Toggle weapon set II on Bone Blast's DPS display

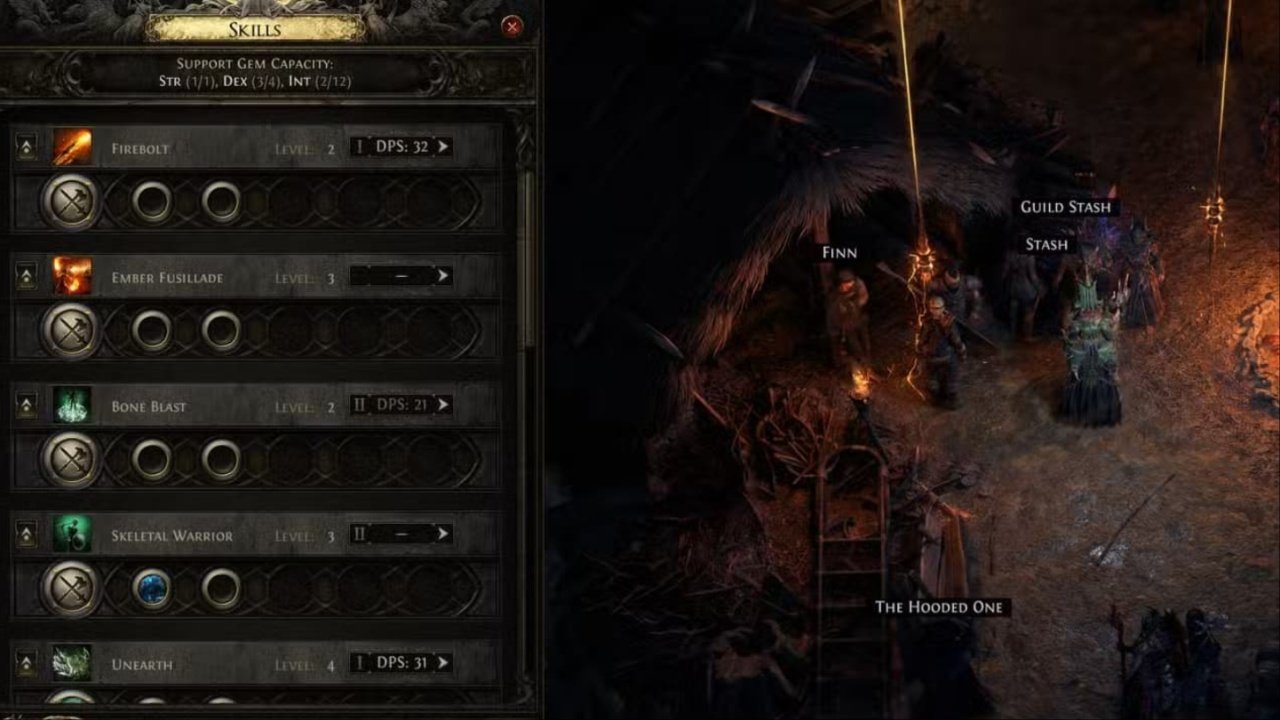point(361,405)
